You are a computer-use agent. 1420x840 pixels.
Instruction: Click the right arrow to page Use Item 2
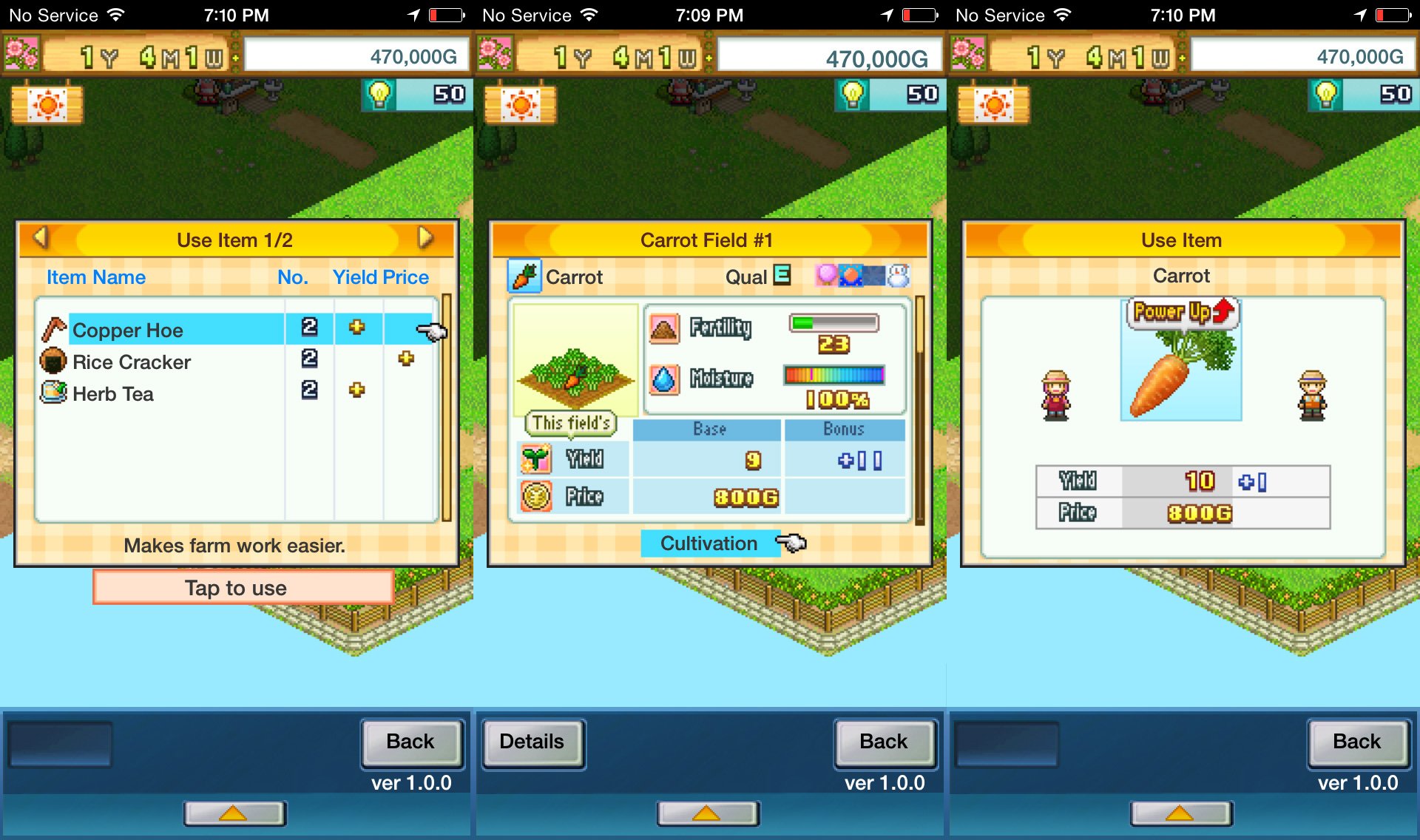coord(426,239)
